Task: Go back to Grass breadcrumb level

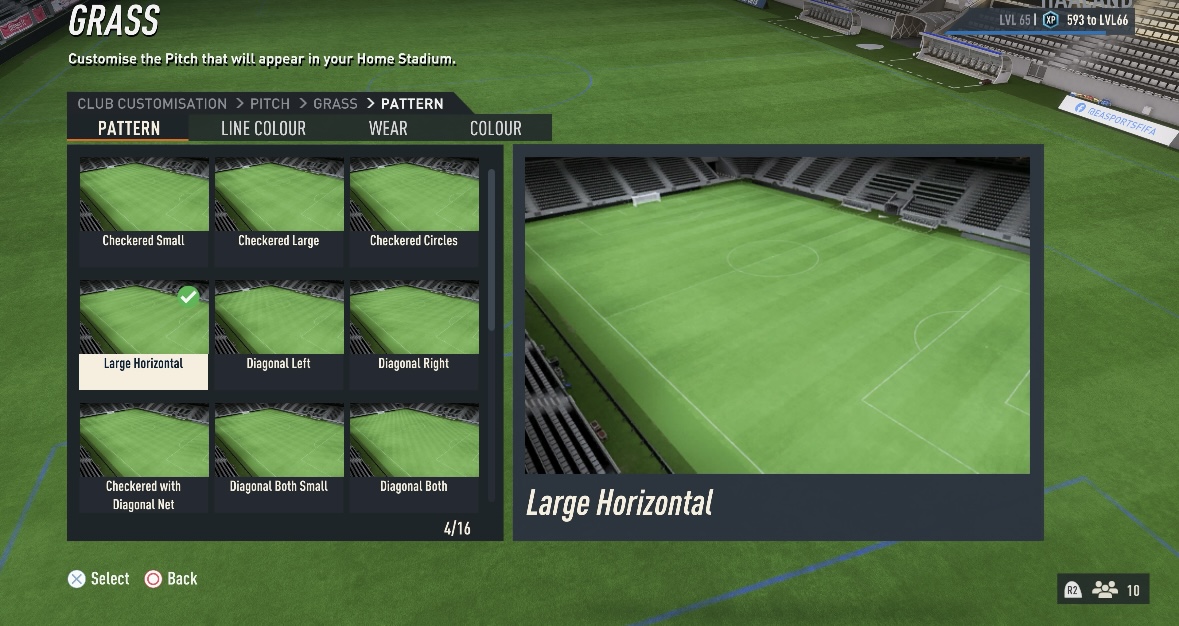Action: pos(335,104)
